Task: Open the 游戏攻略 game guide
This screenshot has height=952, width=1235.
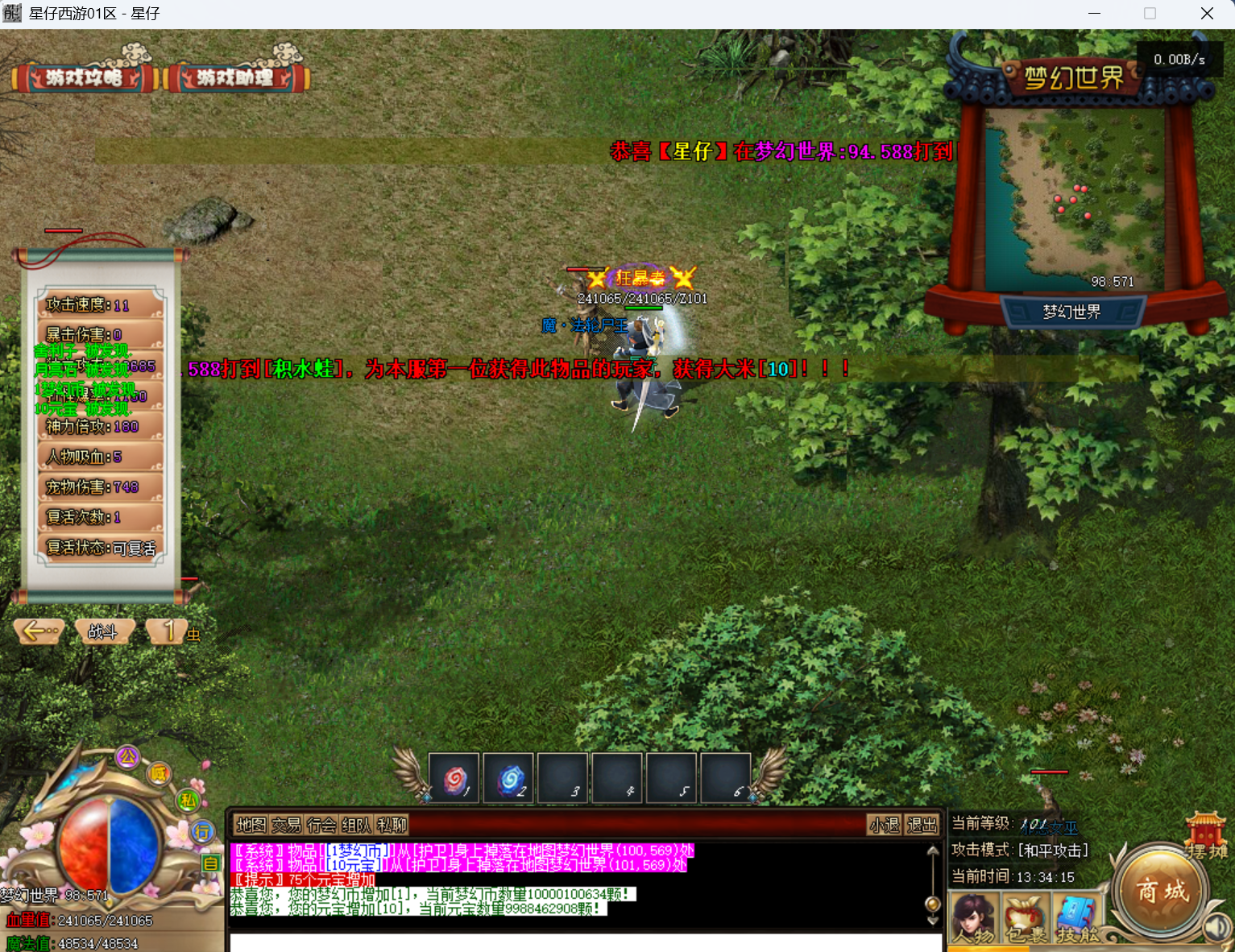Action: click(83, 77)
